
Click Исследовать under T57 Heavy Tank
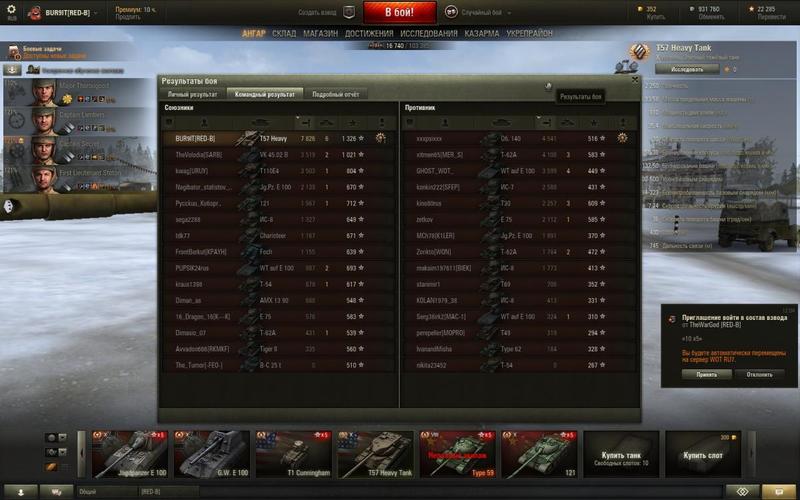687,70
